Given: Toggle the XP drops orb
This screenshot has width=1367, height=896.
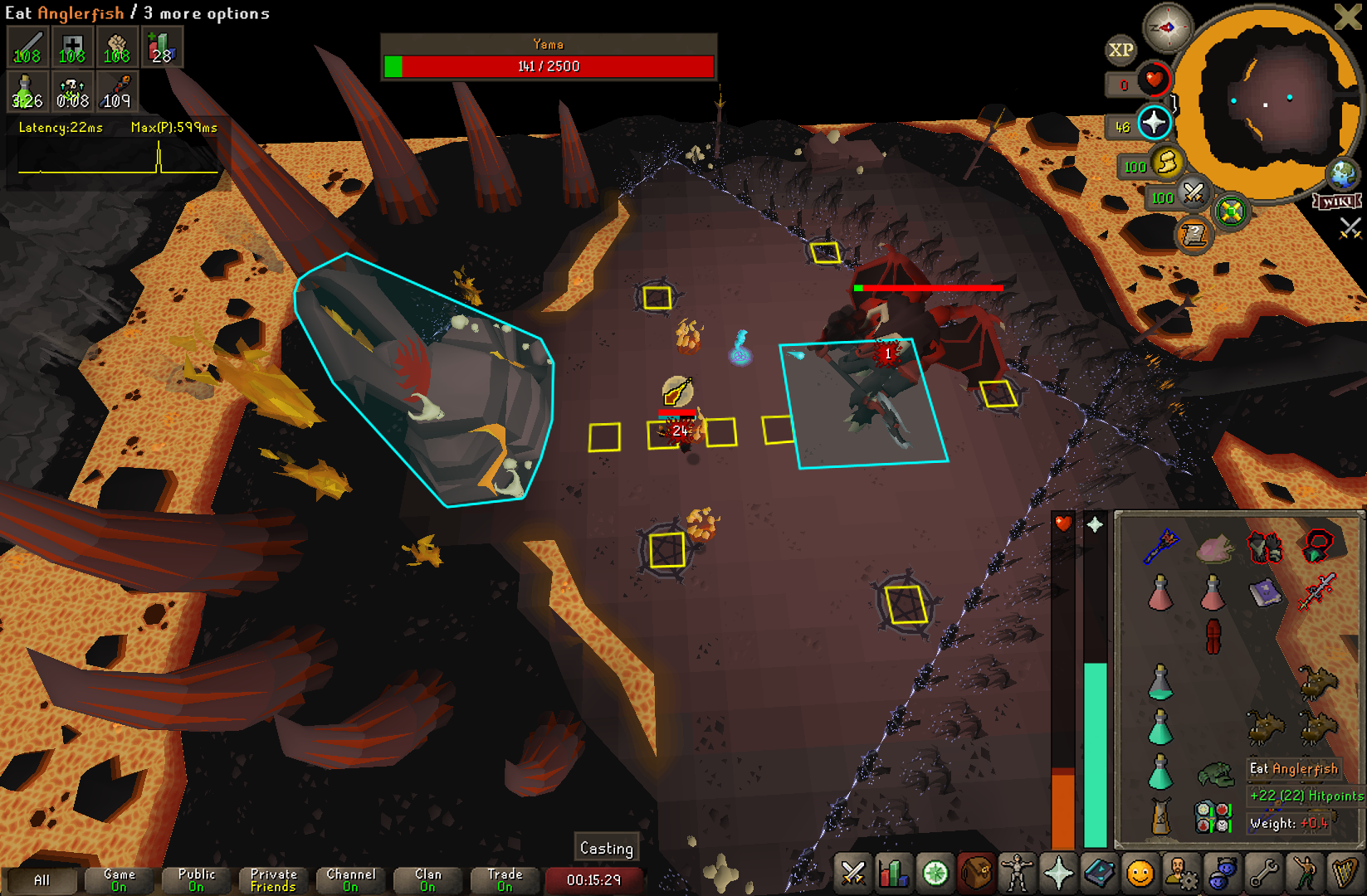Looking at the screenshot, I should tap(1120, 51).
